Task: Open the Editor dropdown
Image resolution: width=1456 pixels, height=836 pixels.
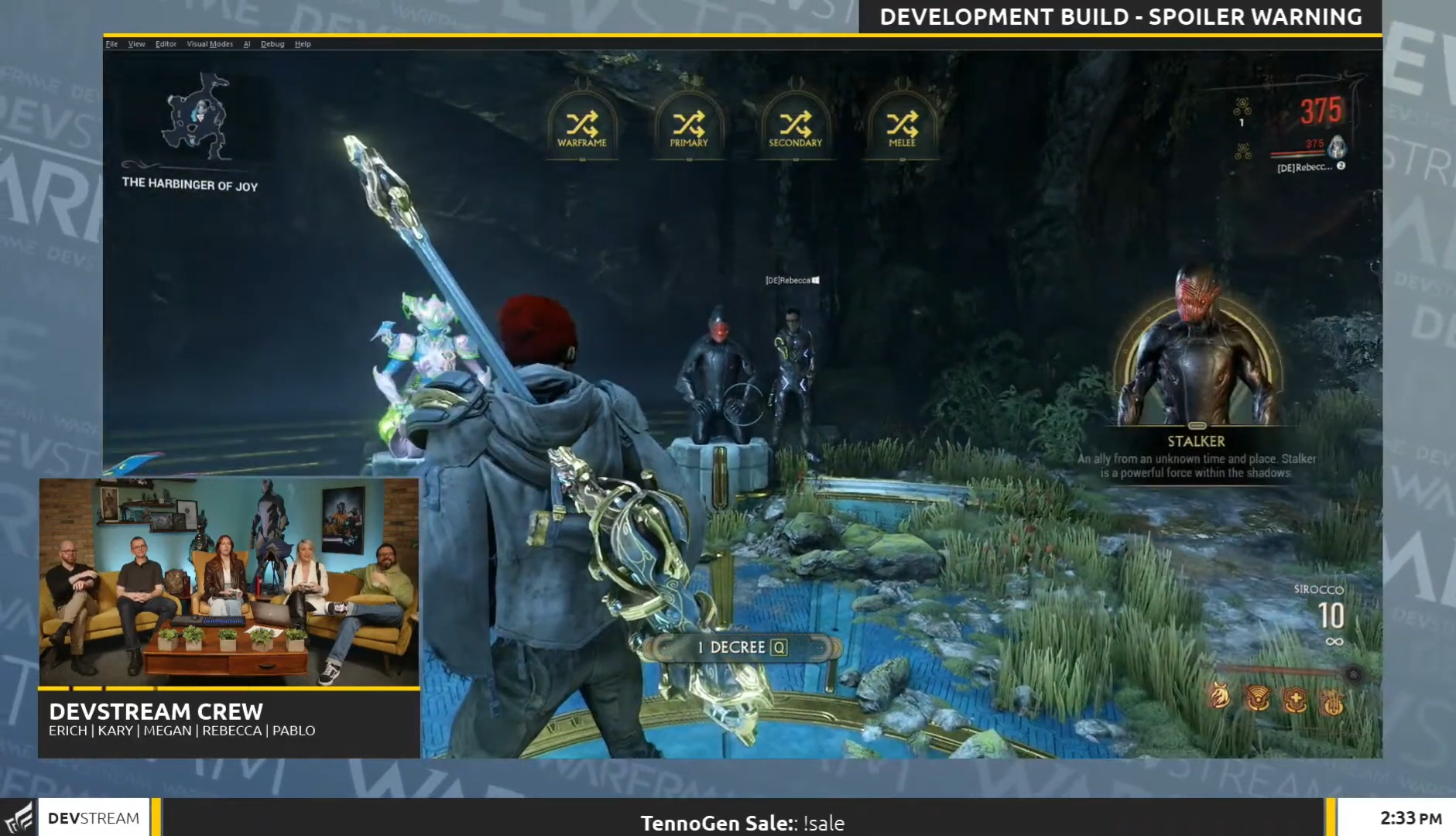Action: coord(166,44)
